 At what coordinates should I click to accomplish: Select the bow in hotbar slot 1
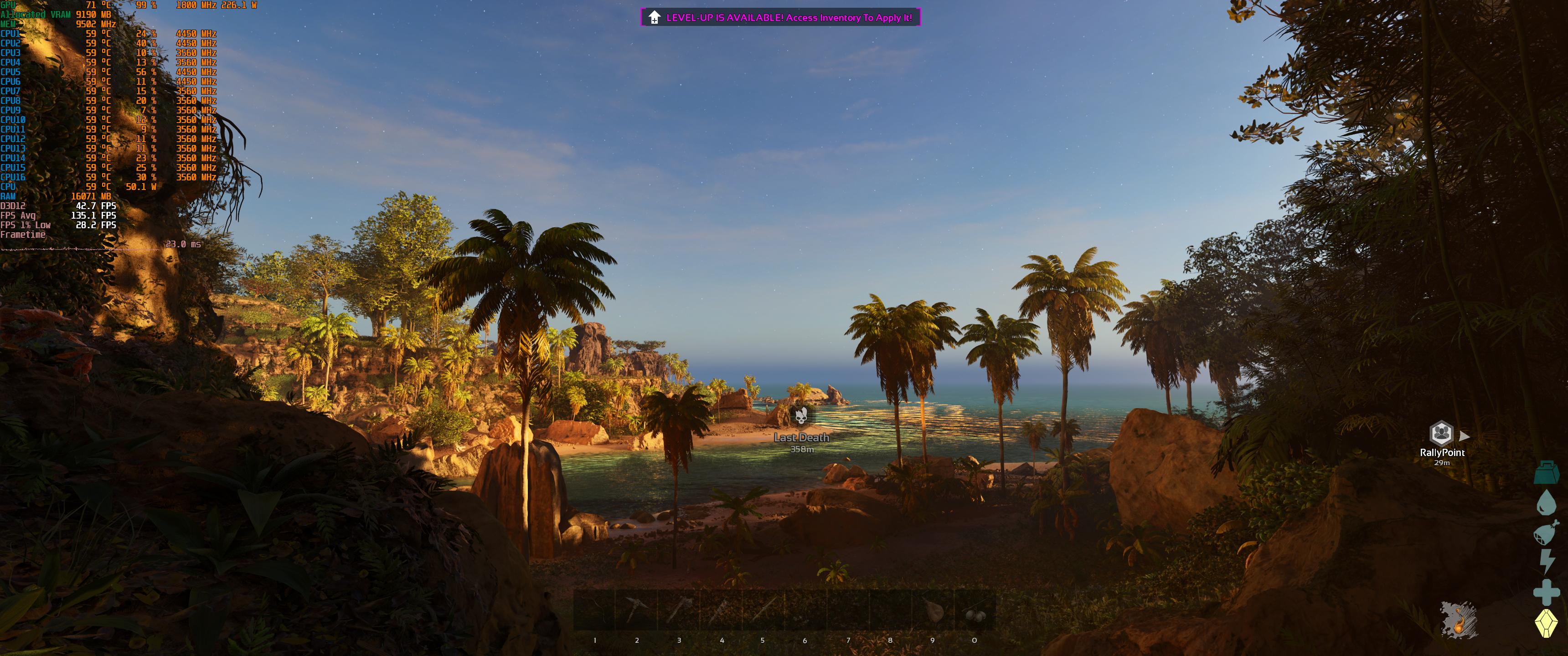(595, 610)
